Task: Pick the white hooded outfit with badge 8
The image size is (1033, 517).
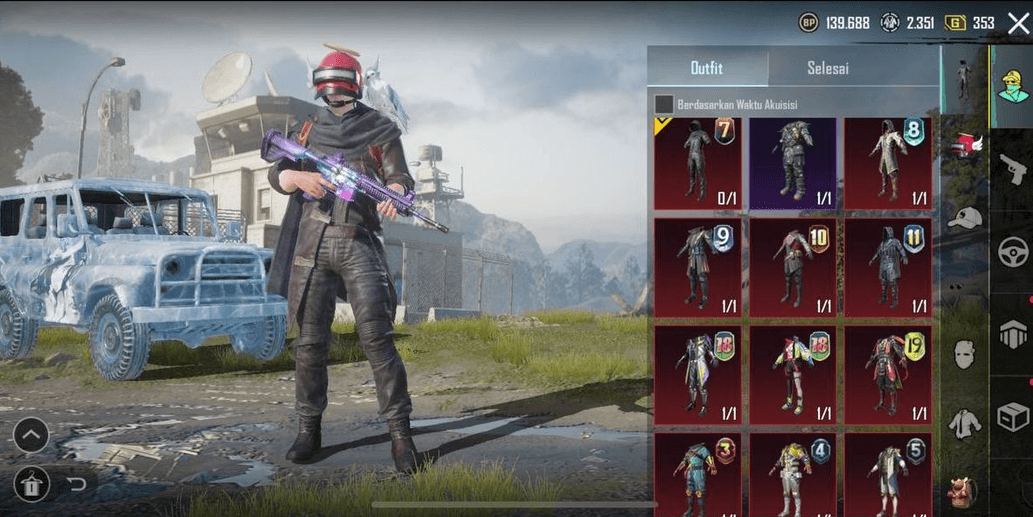Action: 888,163
